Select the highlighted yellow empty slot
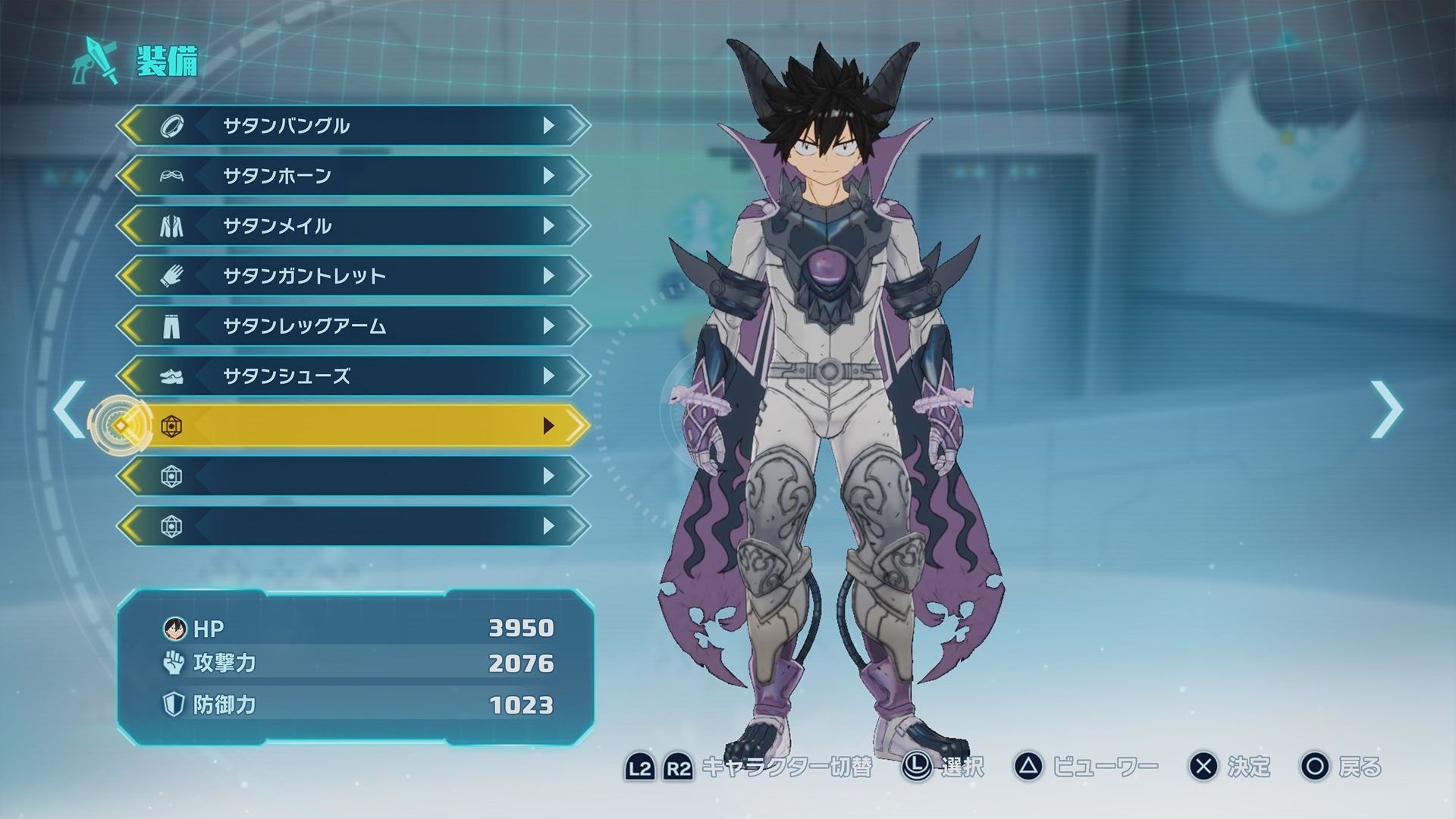 (353, 426)
